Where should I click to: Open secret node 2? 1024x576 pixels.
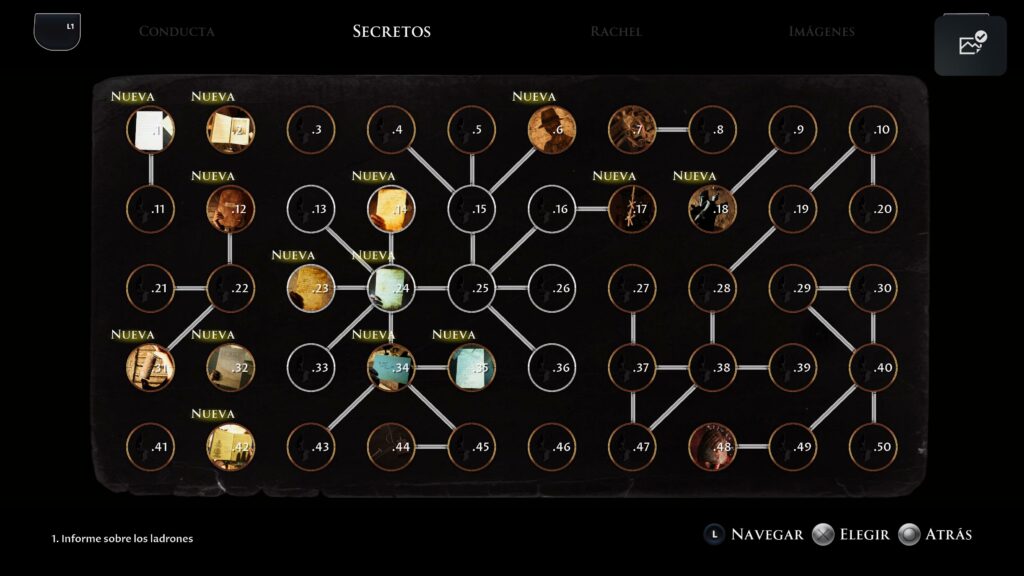pos(231,130)
